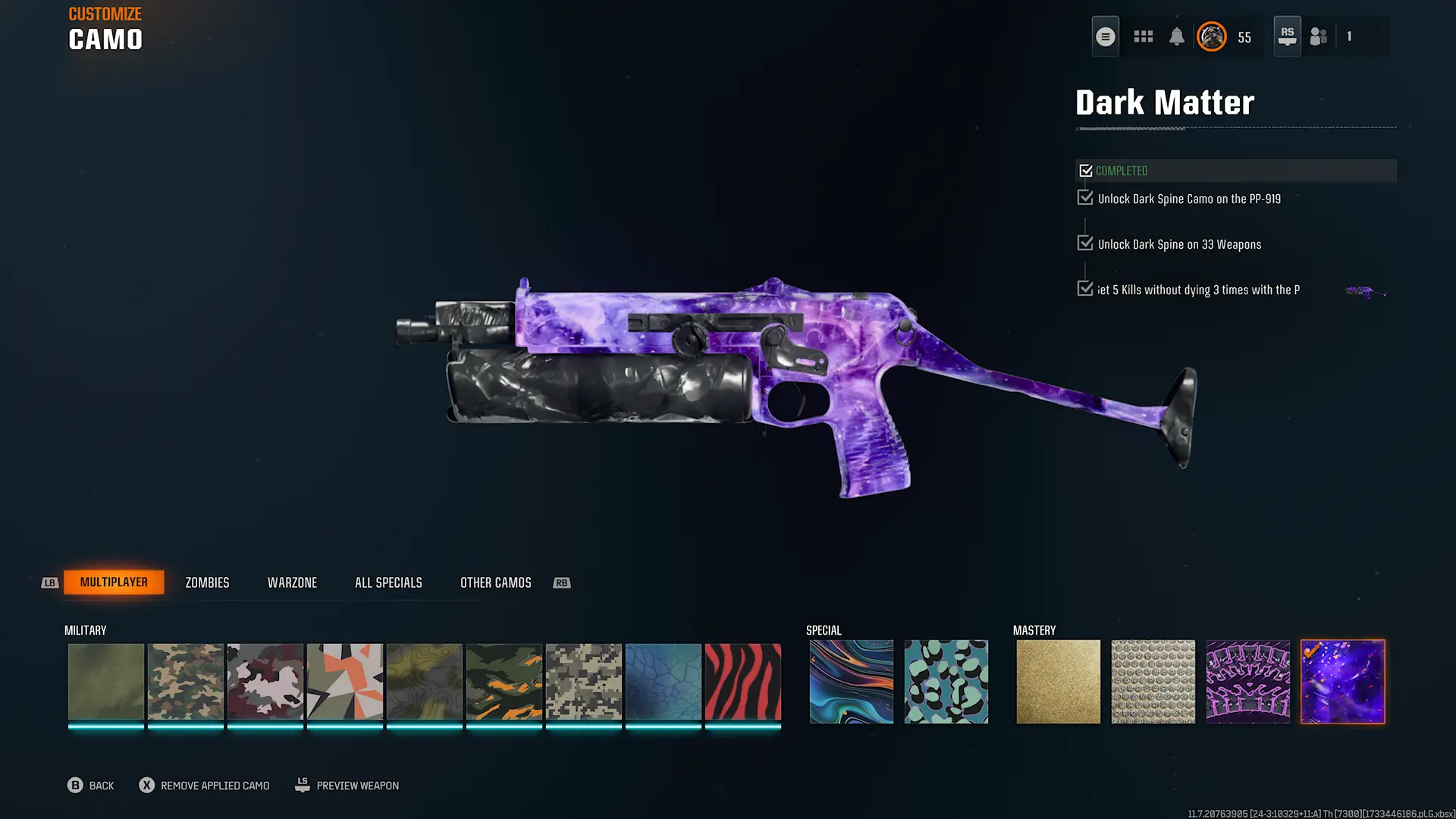This screenshot has height=819, width=1456.
Task: Click the RB shoulder button icon
Action: click(561, 582)
